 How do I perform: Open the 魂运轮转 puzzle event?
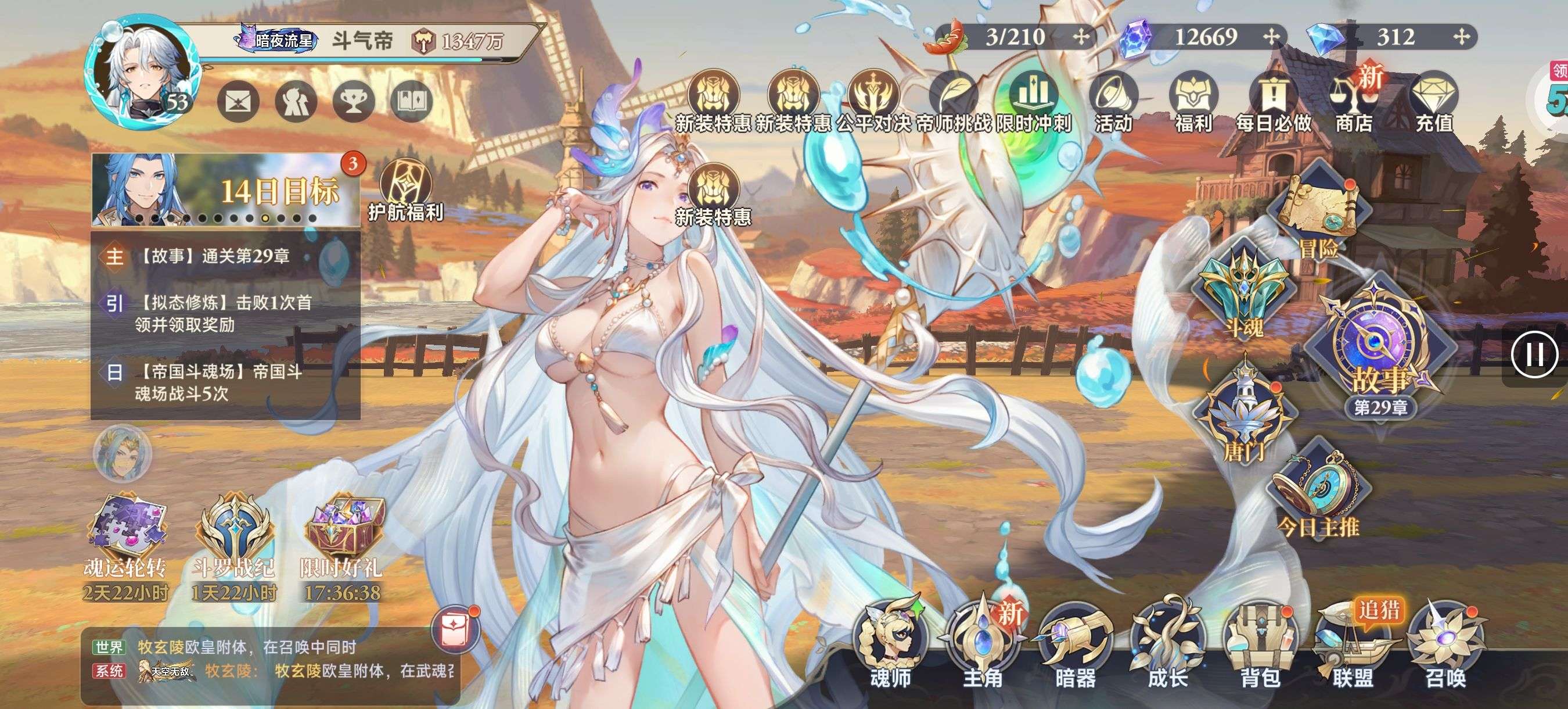pyautogui.click(x=125, y=536)
